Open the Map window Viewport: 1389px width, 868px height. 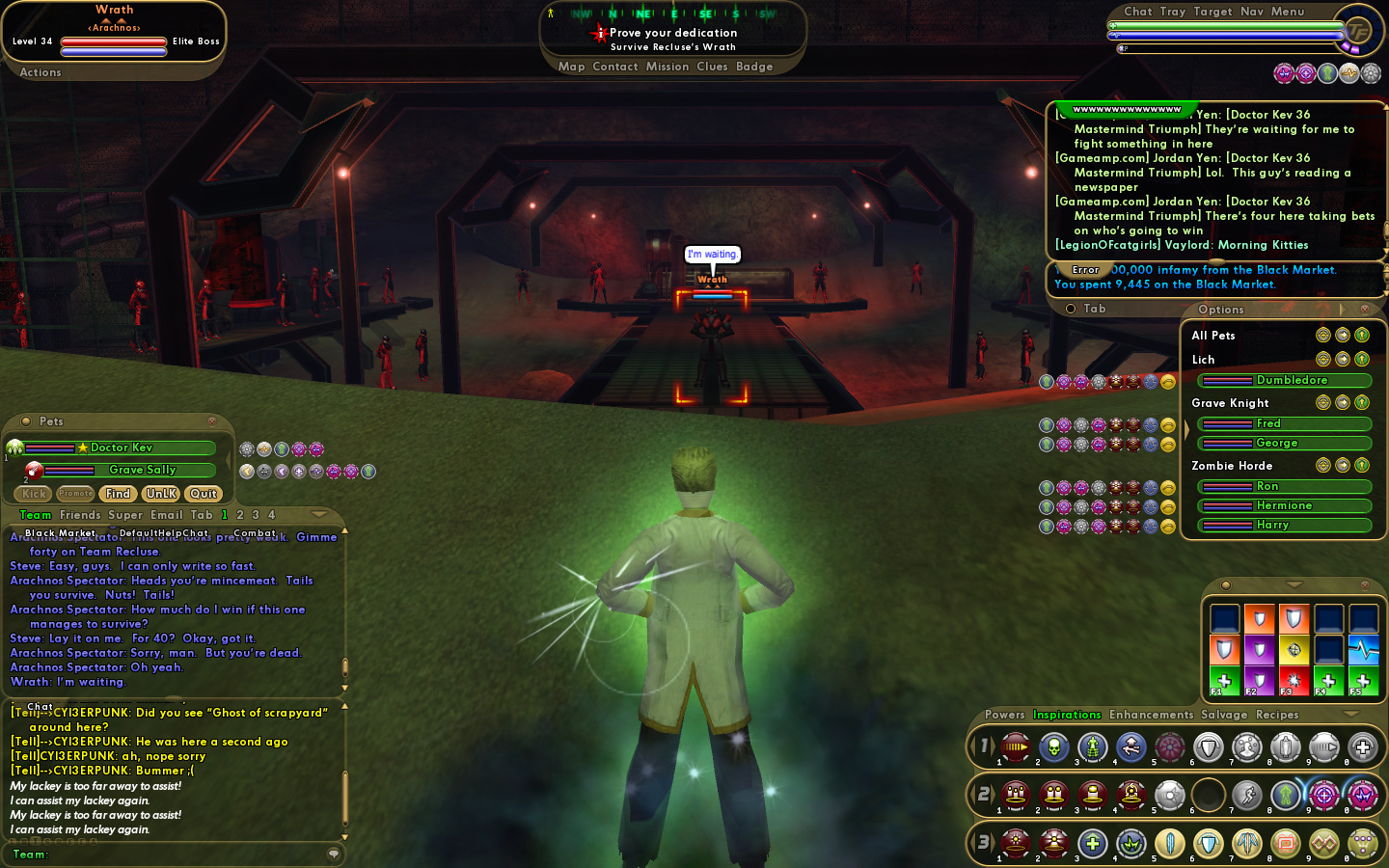(x=571, y=67)
